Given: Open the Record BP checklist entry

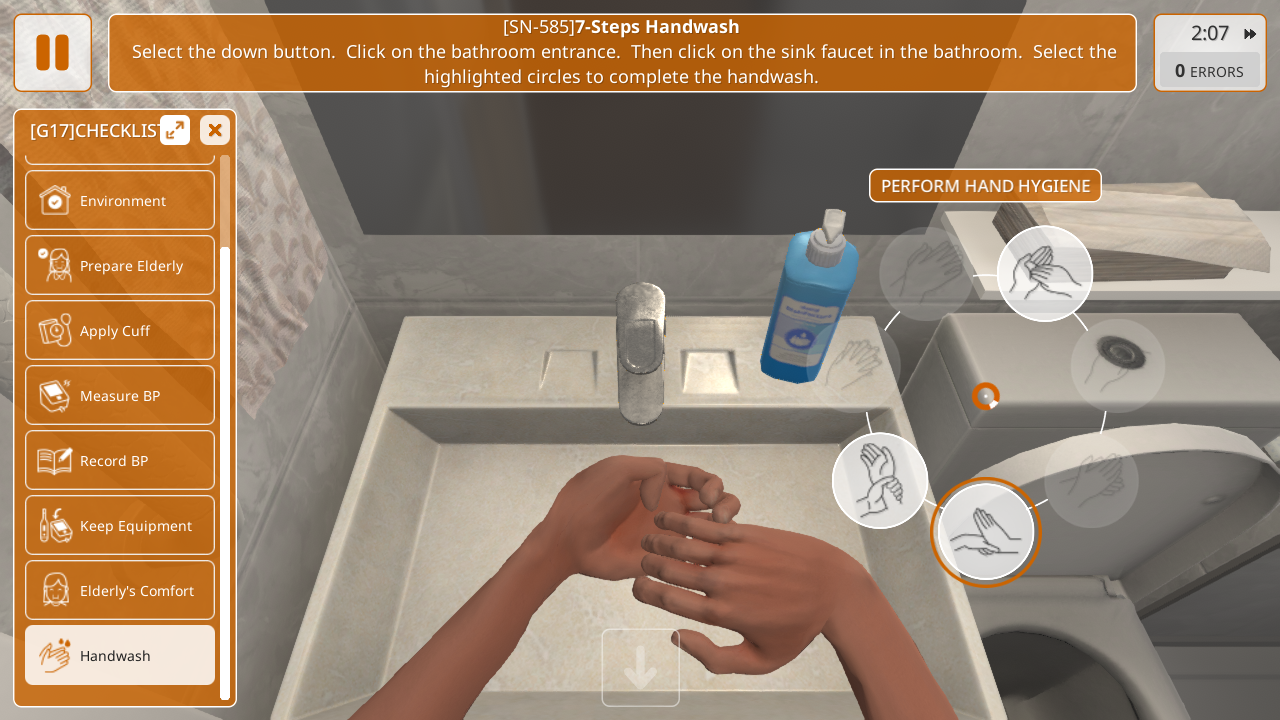Looking at the screenshot, I should (x=120, y=460).
